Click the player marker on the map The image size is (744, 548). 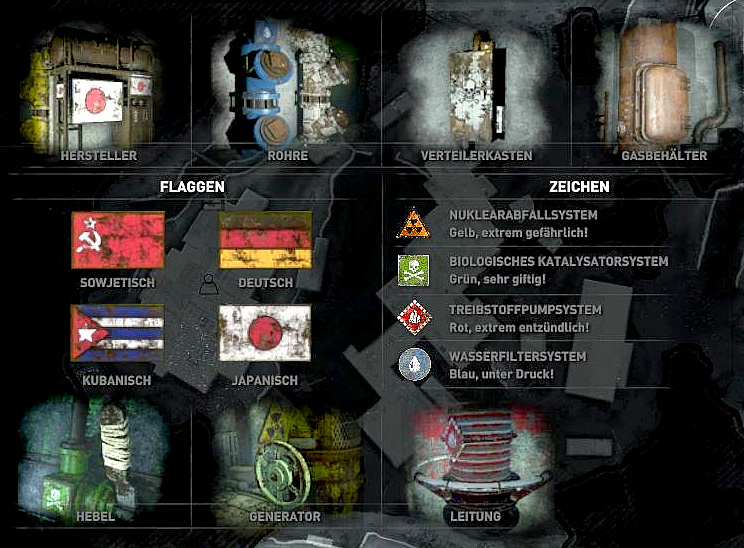pos(208,285)
